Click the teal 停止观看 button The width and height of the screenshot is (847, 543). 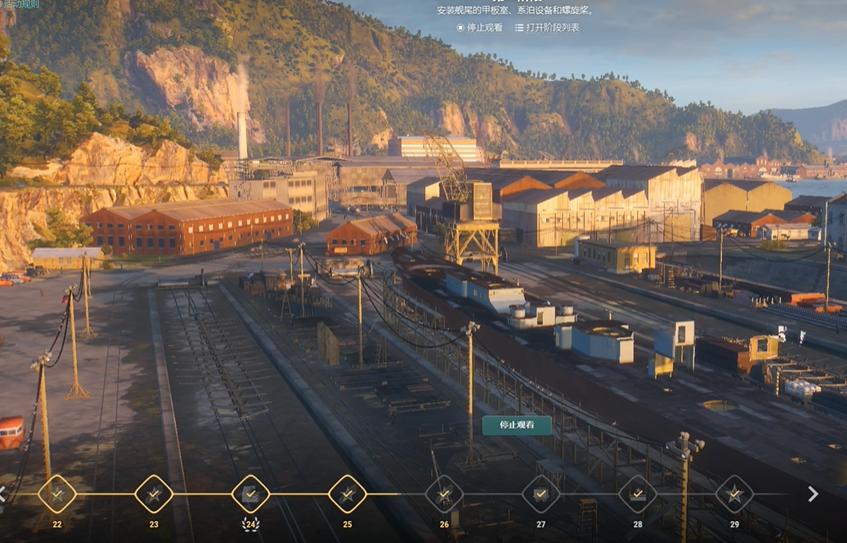coord(517,425)
